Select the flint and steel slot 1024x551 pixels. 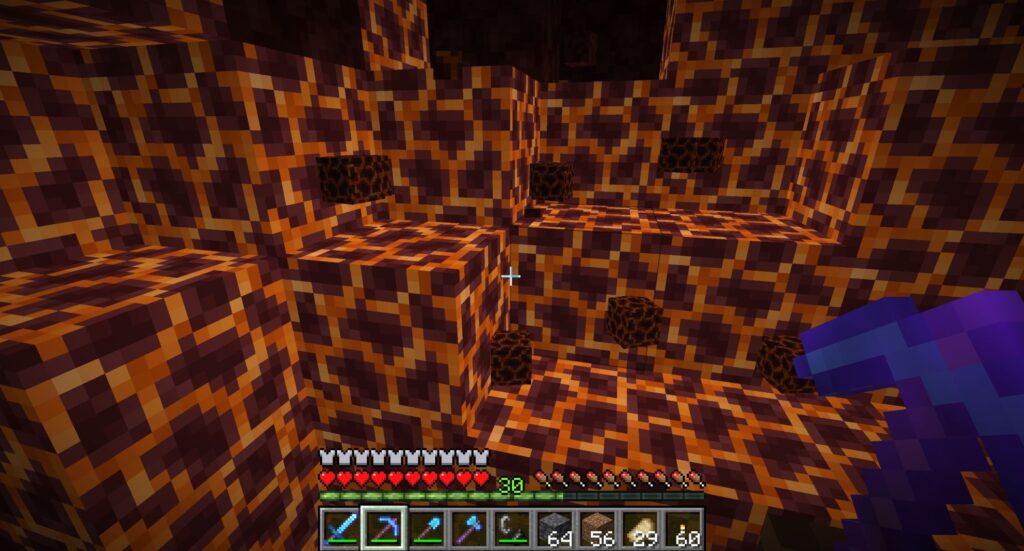click(512, 527)
